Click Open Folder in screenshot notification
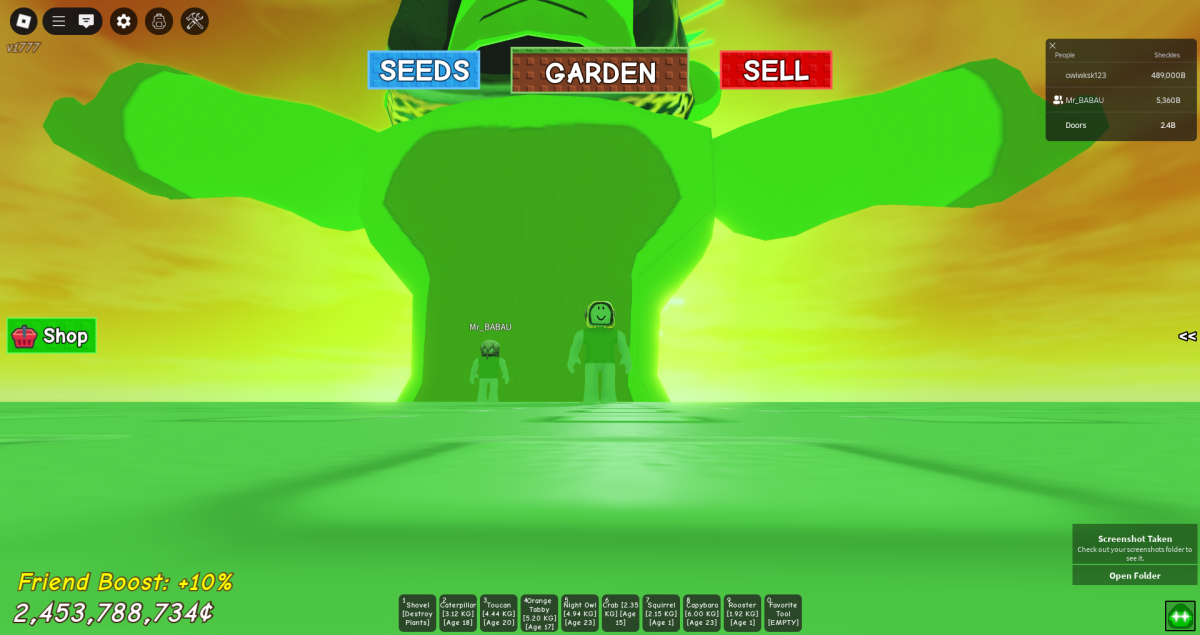Image resolution: width=1200 pixels, height=635 pixels. (x=1134, y=576)
